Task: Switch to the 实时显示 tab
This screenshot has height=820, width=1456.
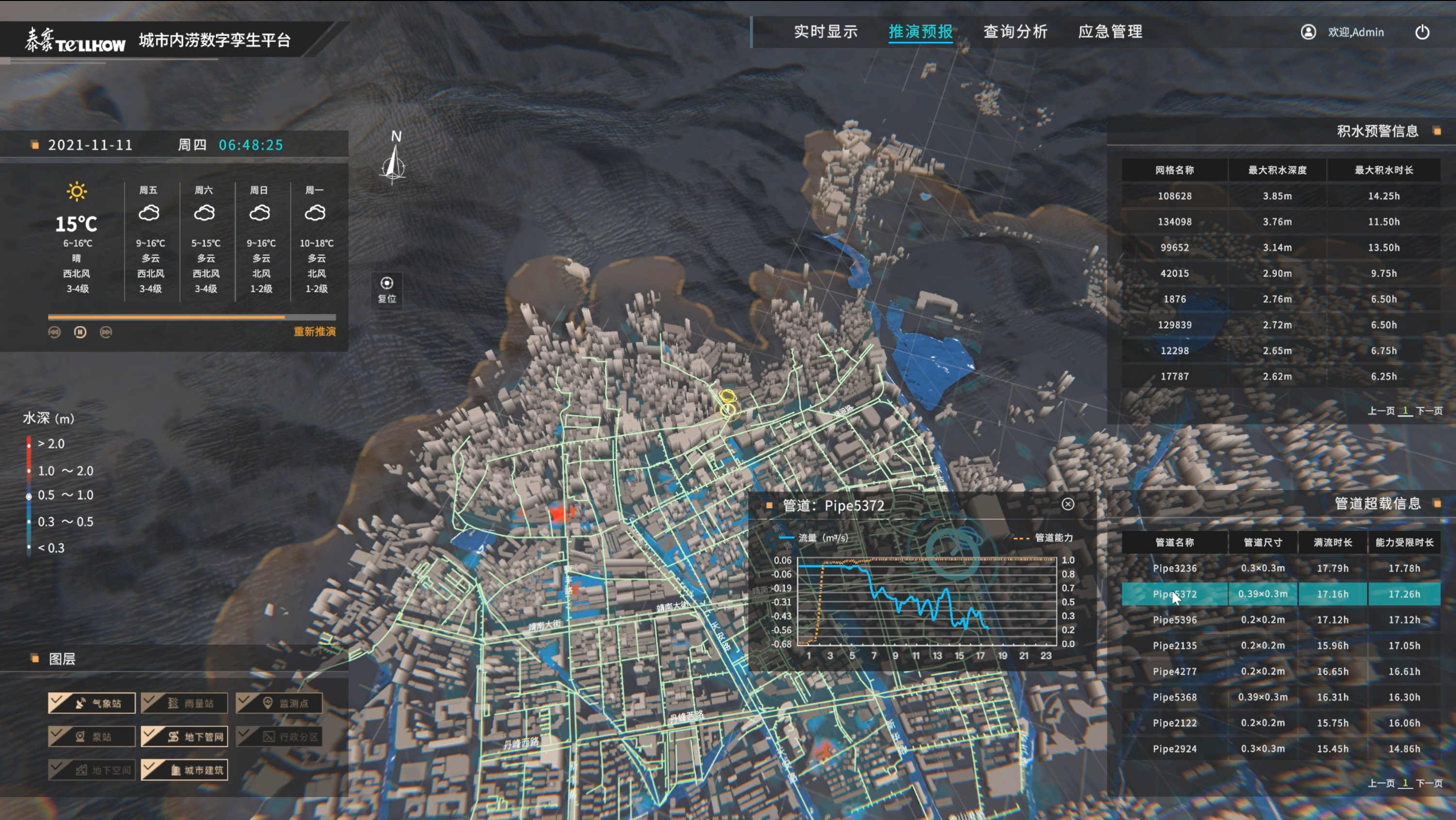Action: pos(825,32)
